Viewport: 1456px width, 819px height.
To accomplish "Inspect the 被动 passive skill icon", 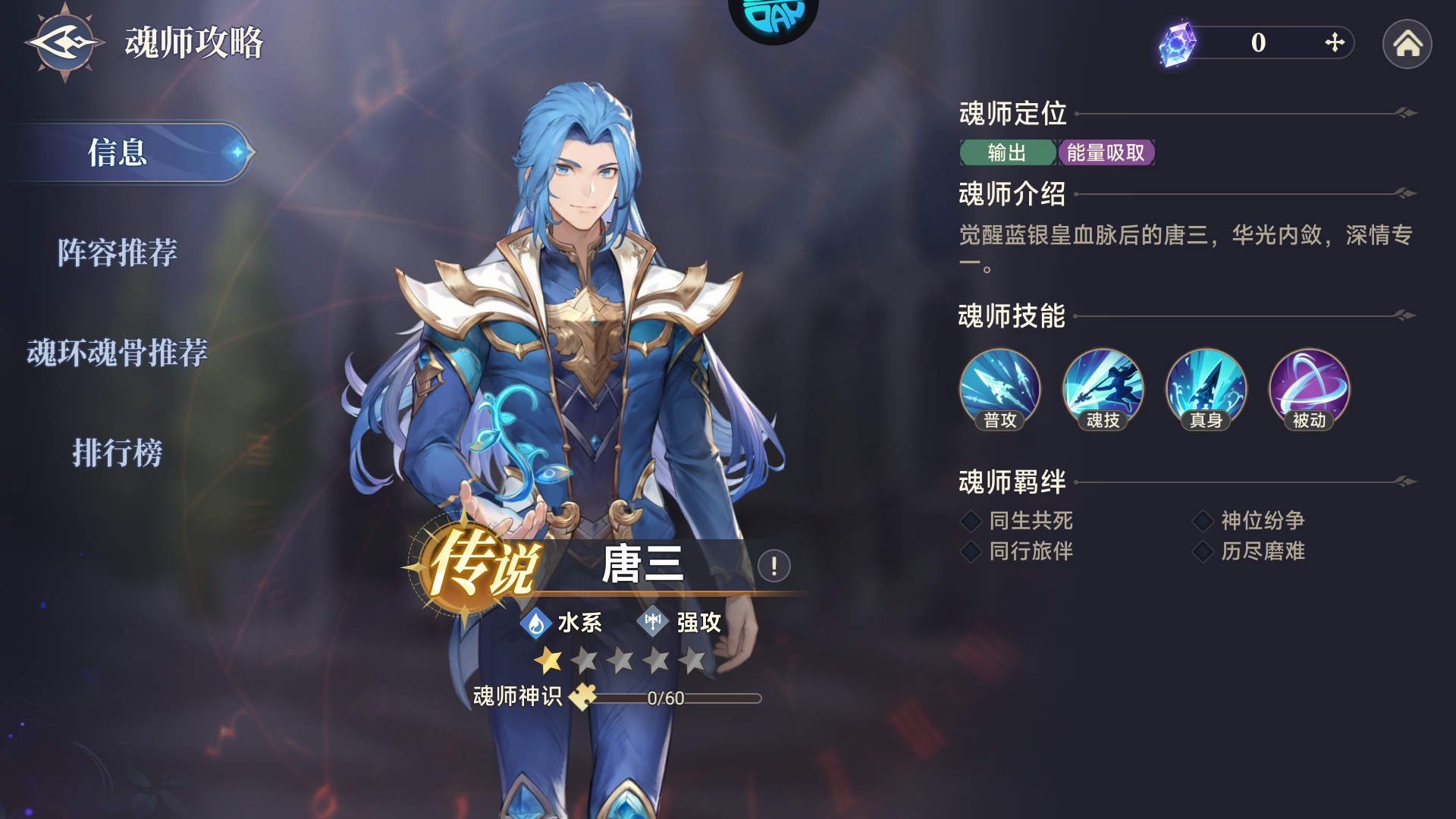I will (1309, 388).
